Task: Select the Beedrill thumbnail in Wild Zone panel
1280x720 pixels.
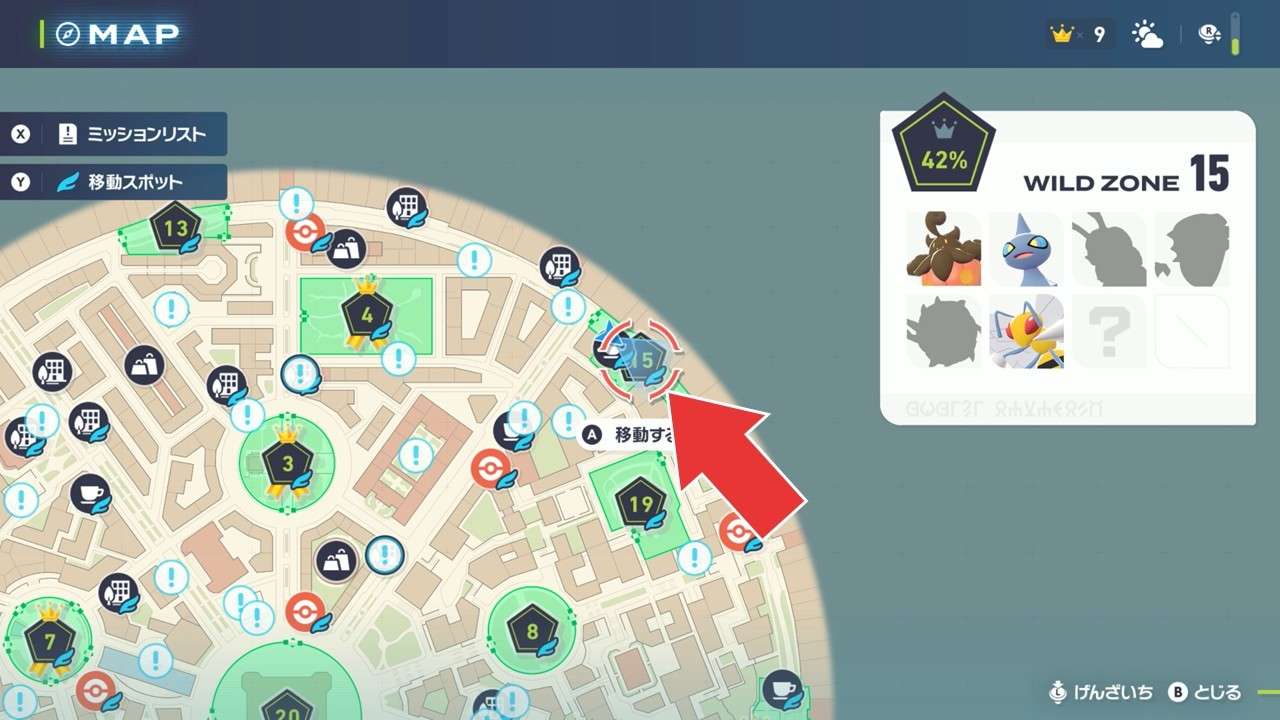Action: 1026,332
